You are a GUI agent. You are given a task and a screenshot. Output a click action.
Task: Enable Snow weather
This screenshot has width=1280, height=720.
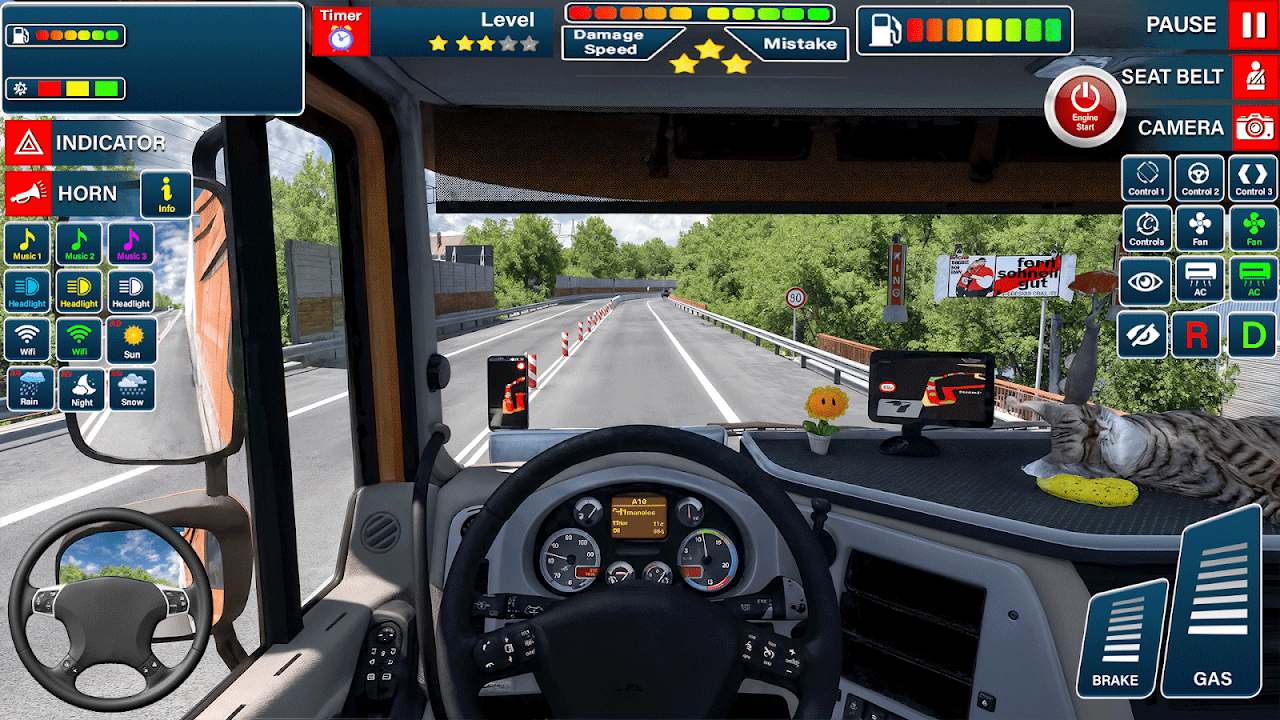tap(132, 389)
